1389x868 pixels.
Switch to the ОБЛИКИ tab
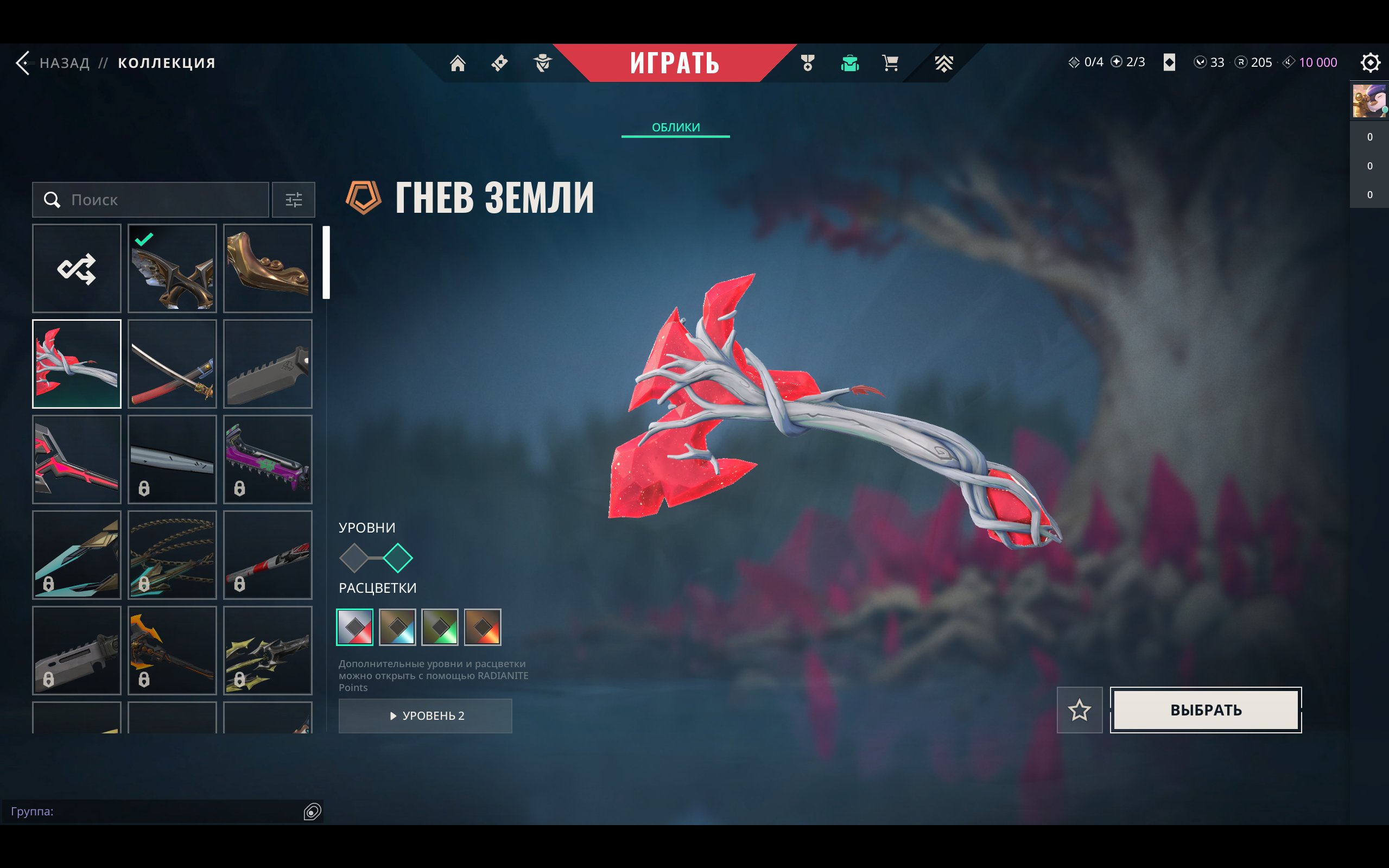click(x=676, y=128)
